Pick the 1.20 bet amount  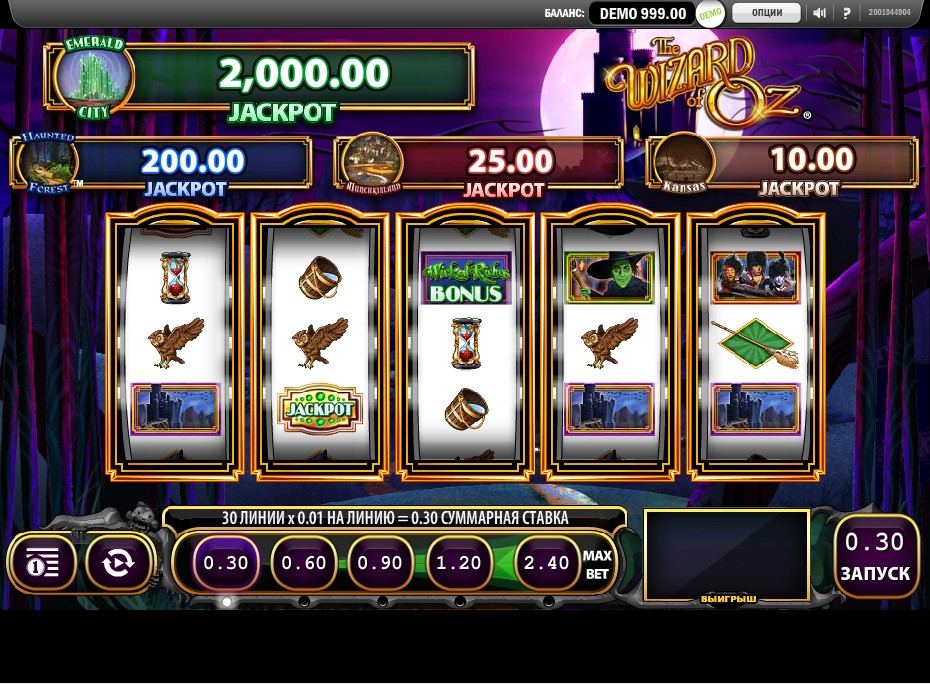pos(459,563)
